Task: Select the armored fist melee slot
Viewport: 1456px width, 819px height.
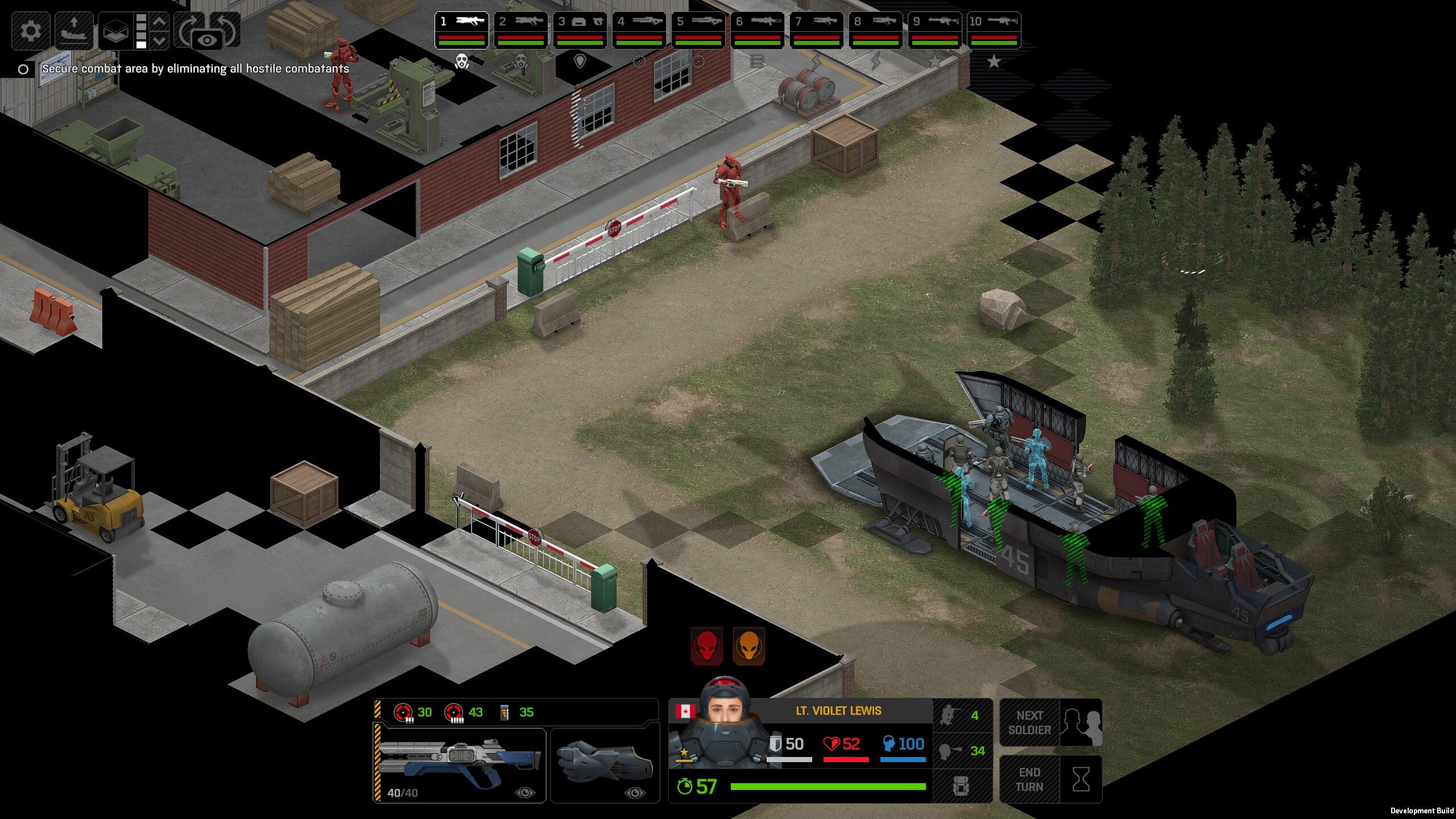Action: [605, 764]
